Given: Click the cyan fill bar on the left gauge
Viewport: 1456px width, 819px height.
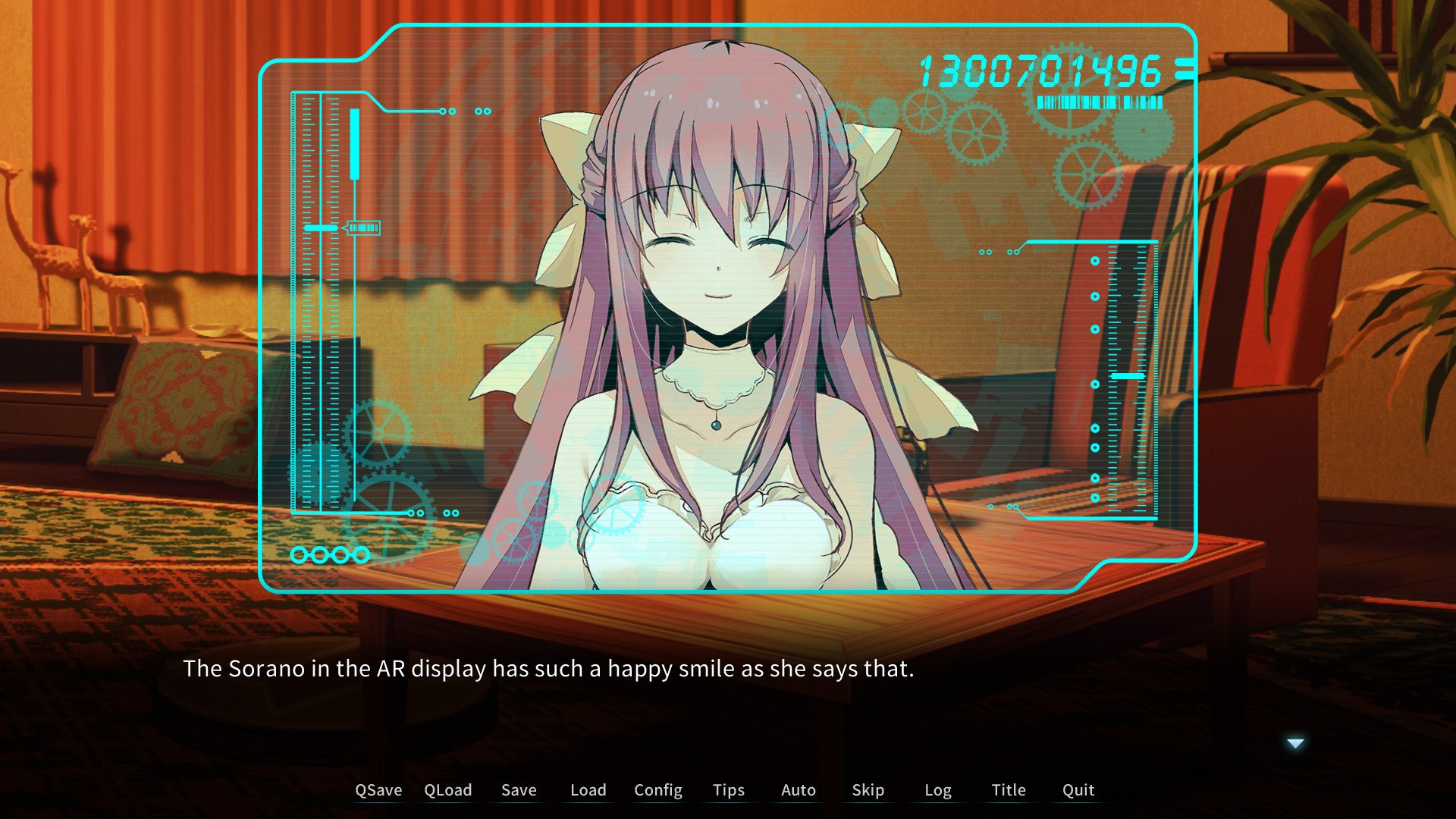Looking at the screenshot, I should 353,144.
